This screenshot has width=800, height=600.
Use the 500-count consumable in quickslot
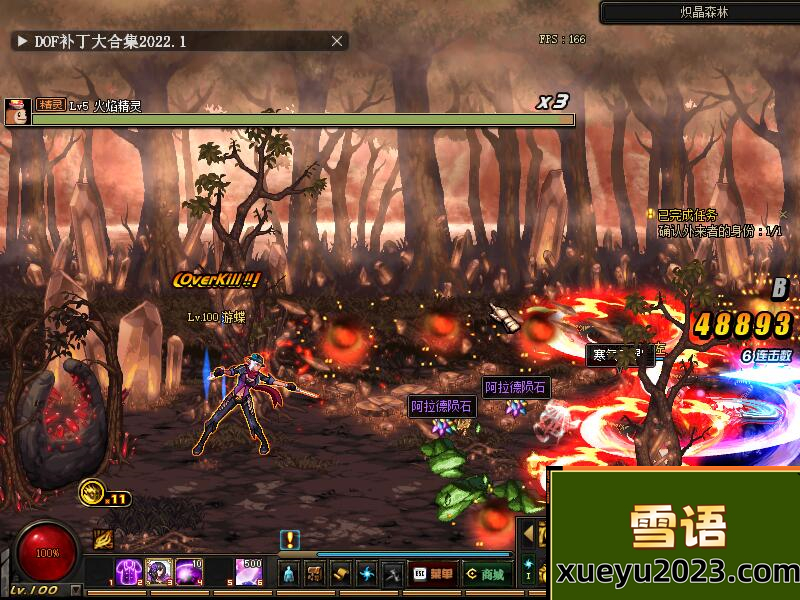pos(250,572)
